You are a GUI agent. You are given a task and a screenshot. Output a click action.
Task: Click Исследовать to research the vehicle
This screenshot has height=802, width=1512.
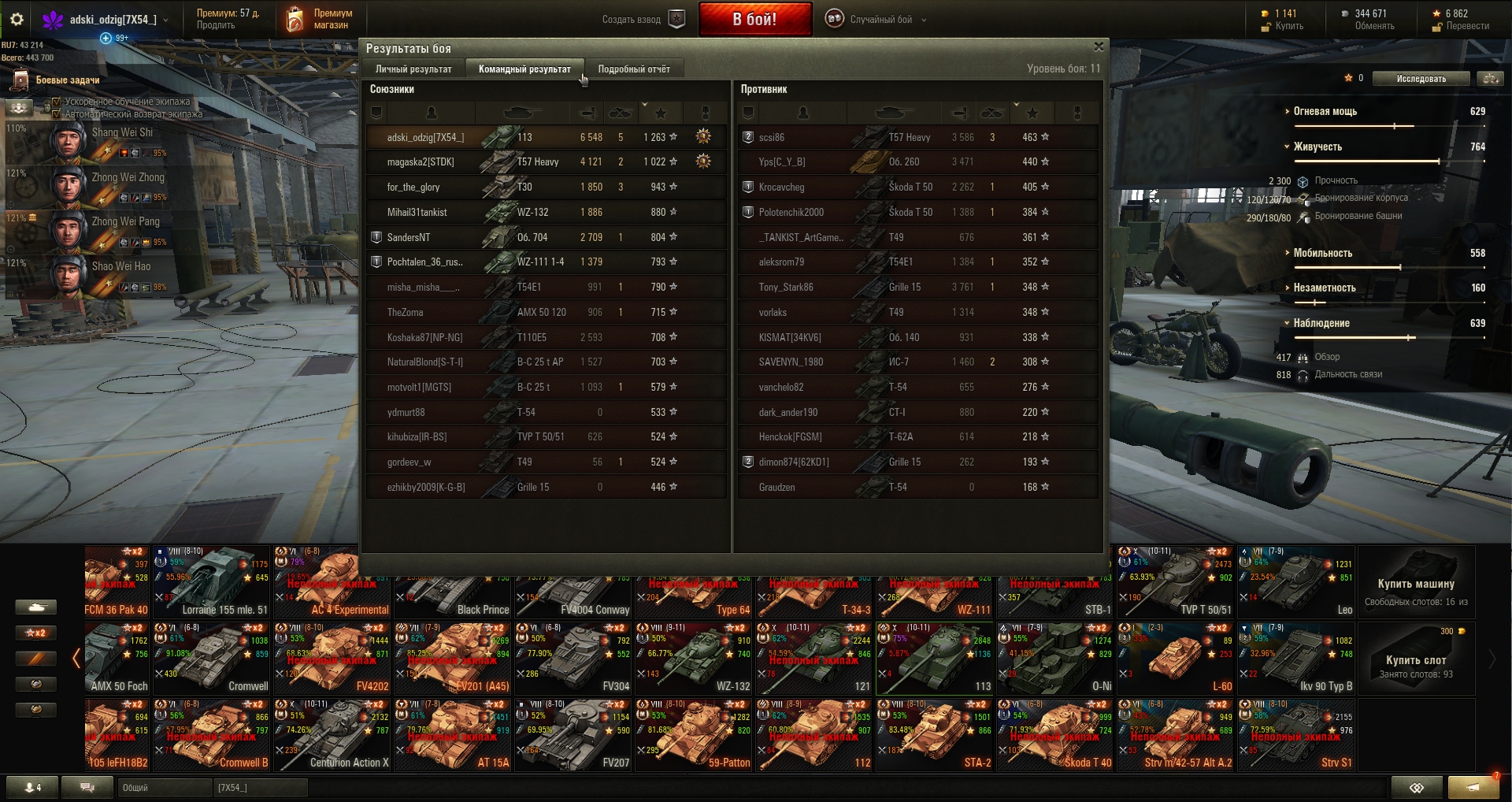(1421, 79)
